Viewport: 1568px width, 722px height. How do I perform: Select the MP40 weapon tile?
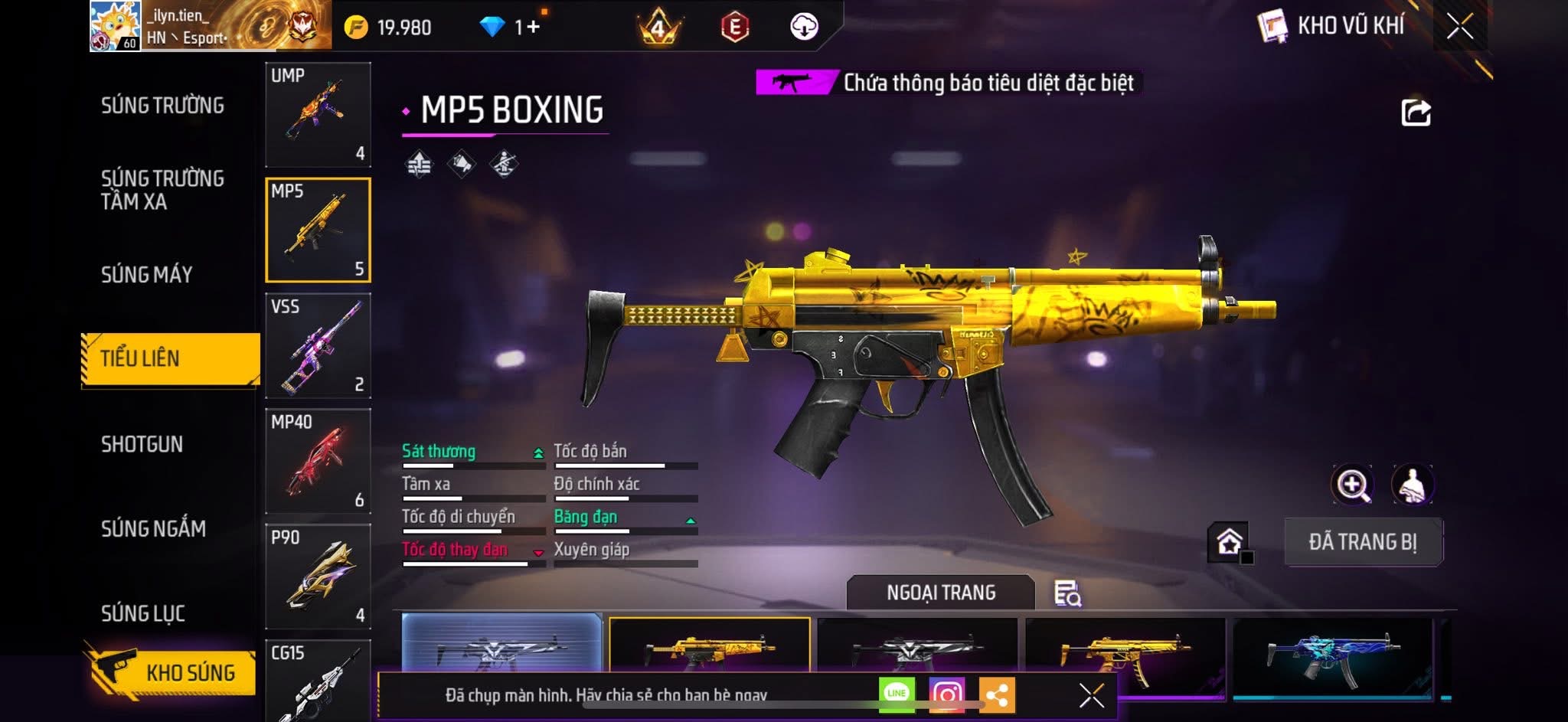[318, 461]
